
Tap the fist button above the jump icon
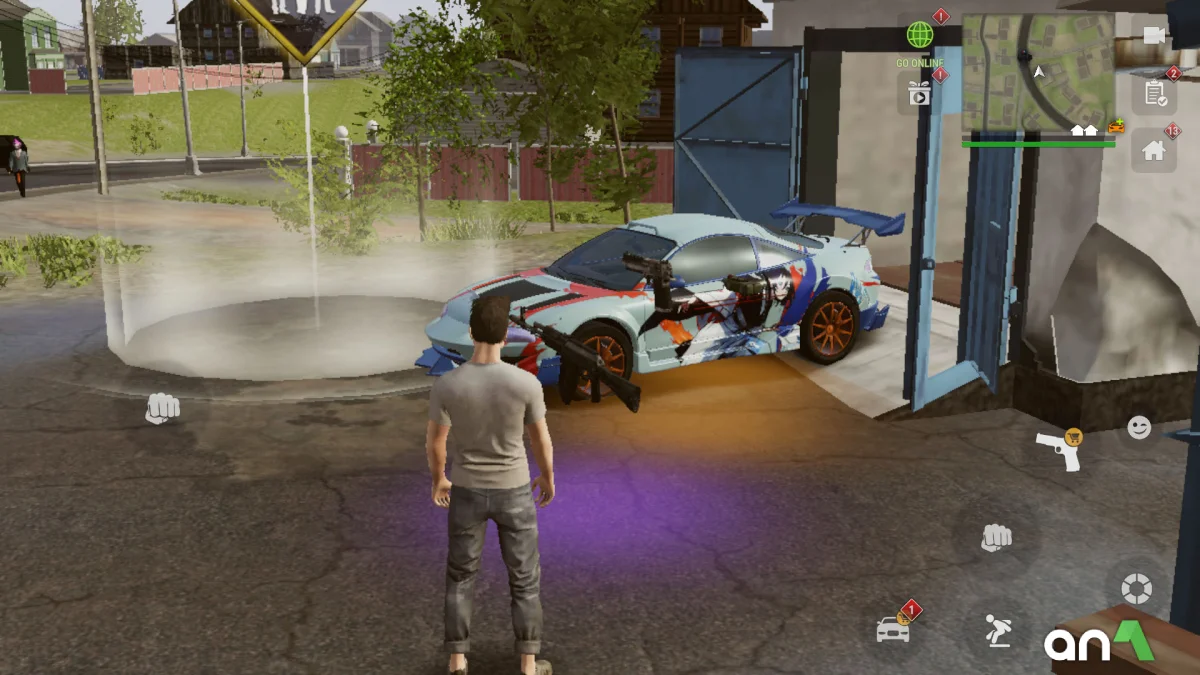[x=996, y=538]
